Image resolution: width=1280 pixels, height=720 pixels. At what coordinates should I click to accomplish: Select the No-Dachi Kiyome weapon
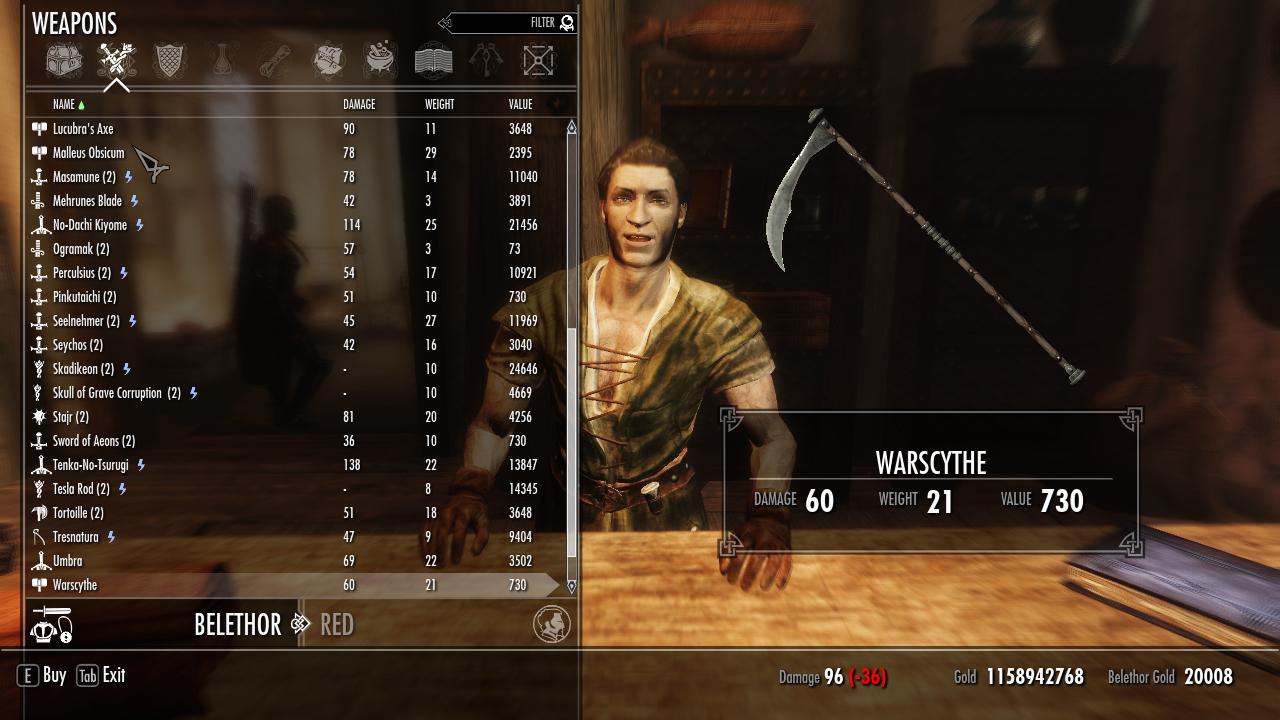click(x=90, y=225)
